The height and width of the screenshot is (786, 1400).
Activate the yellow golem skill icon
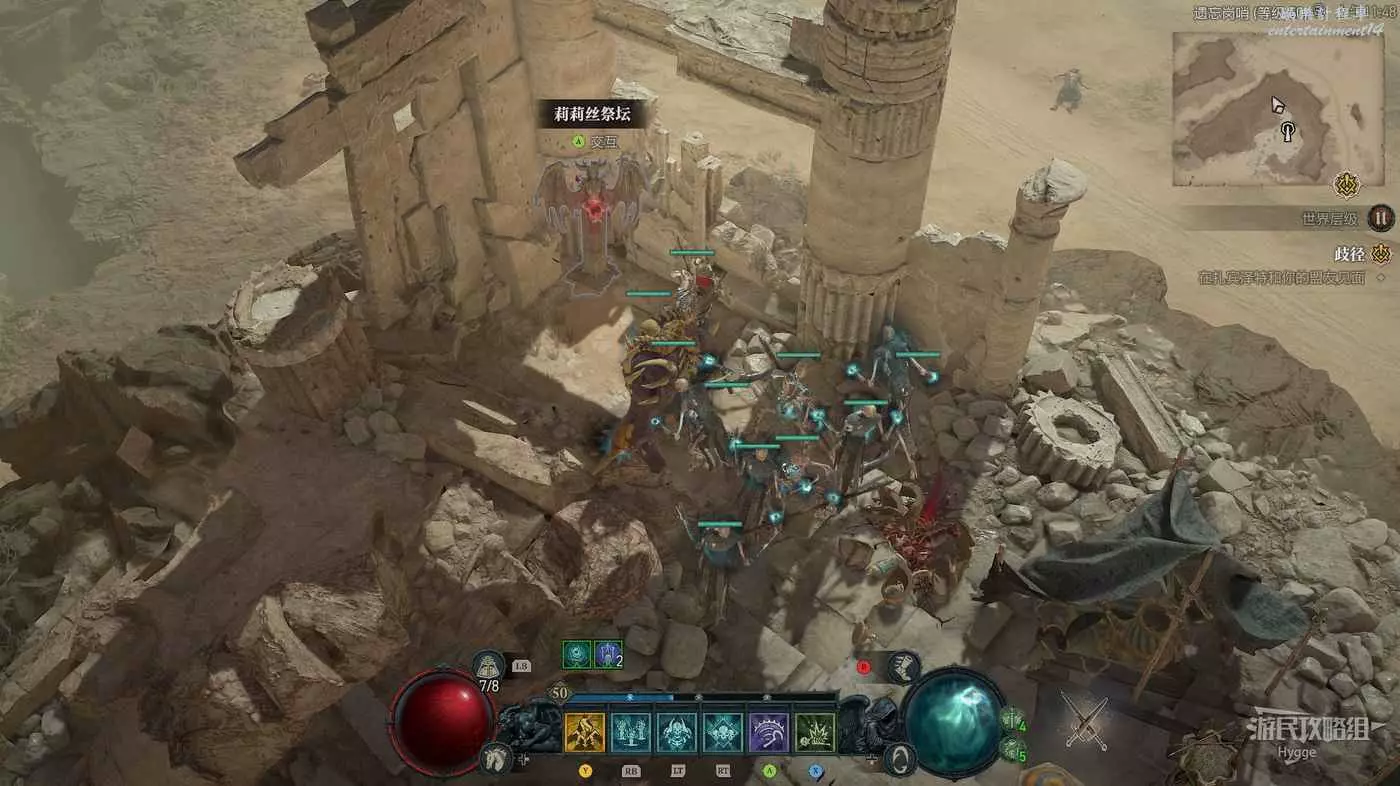pos(584,732)
